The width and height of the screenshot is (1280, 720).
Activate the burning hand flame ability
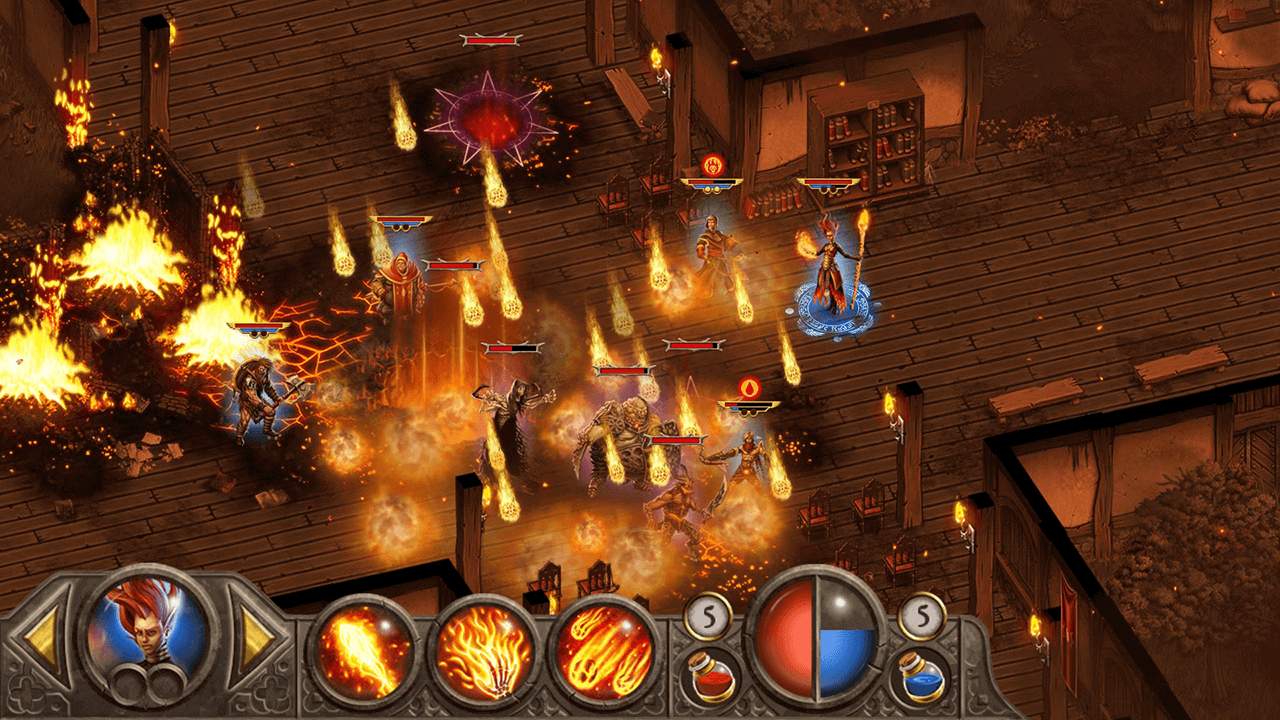[484, 651]
